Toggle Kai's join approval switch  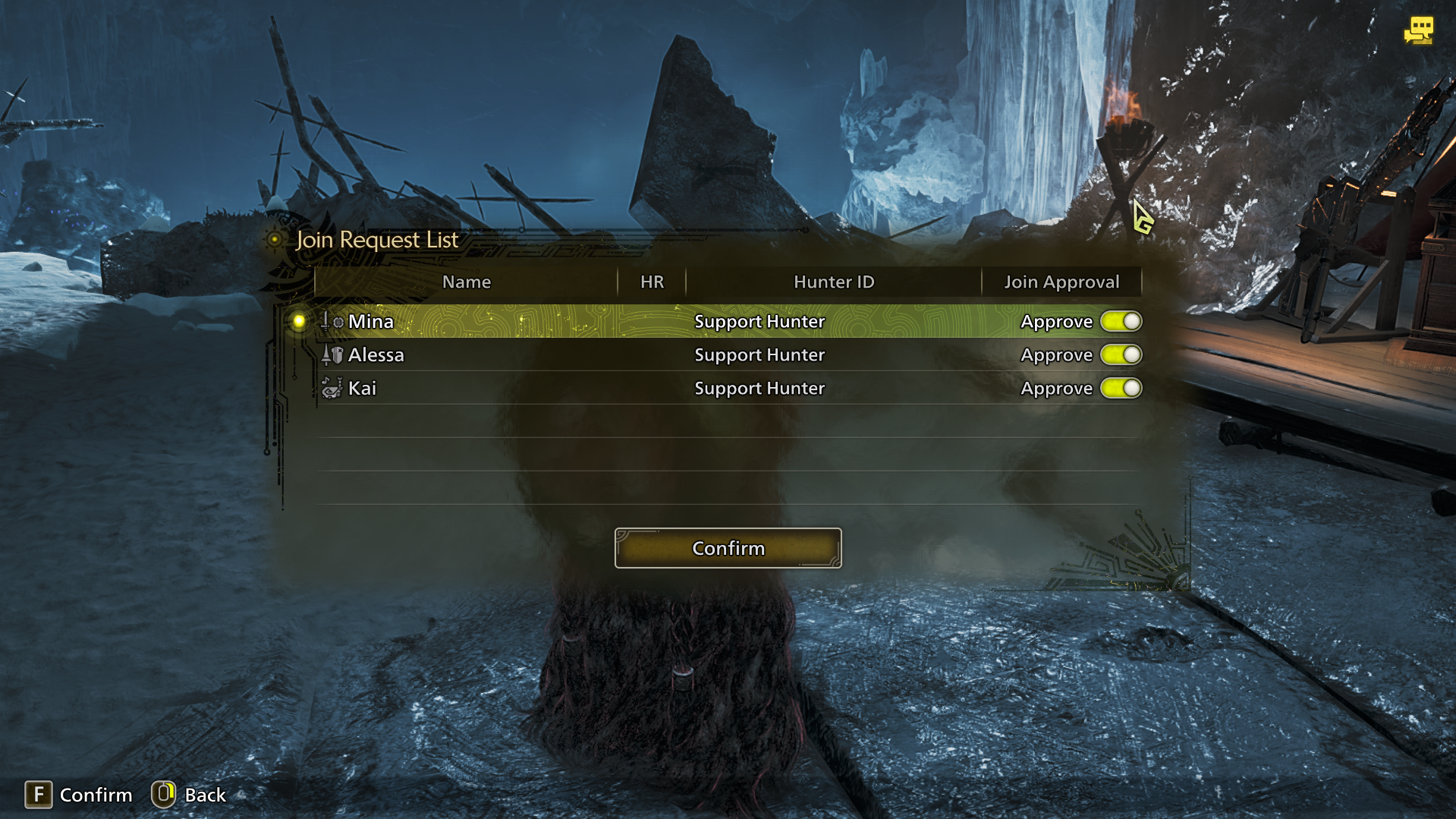click(x=1121, y=389)
